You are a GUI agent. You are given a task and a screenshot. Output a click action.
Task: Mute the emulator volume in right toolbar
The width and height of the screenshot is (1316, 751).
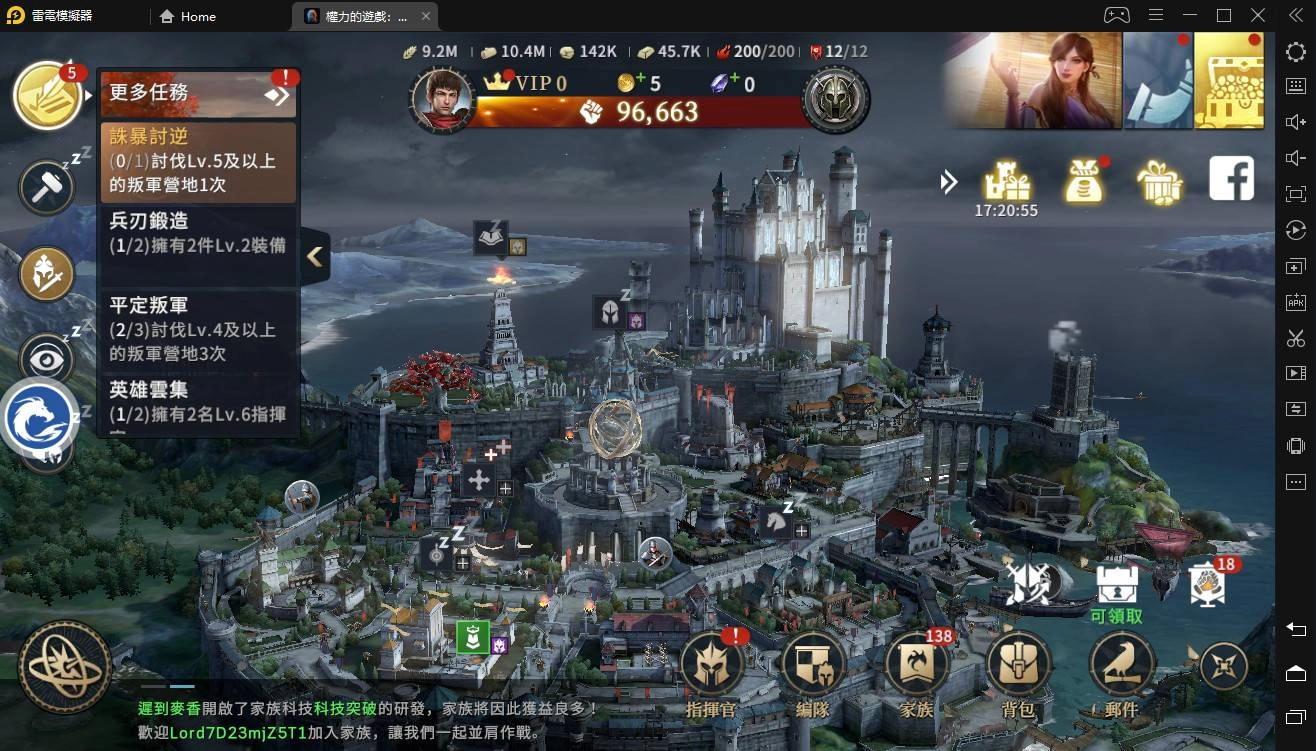[1295, 158]
